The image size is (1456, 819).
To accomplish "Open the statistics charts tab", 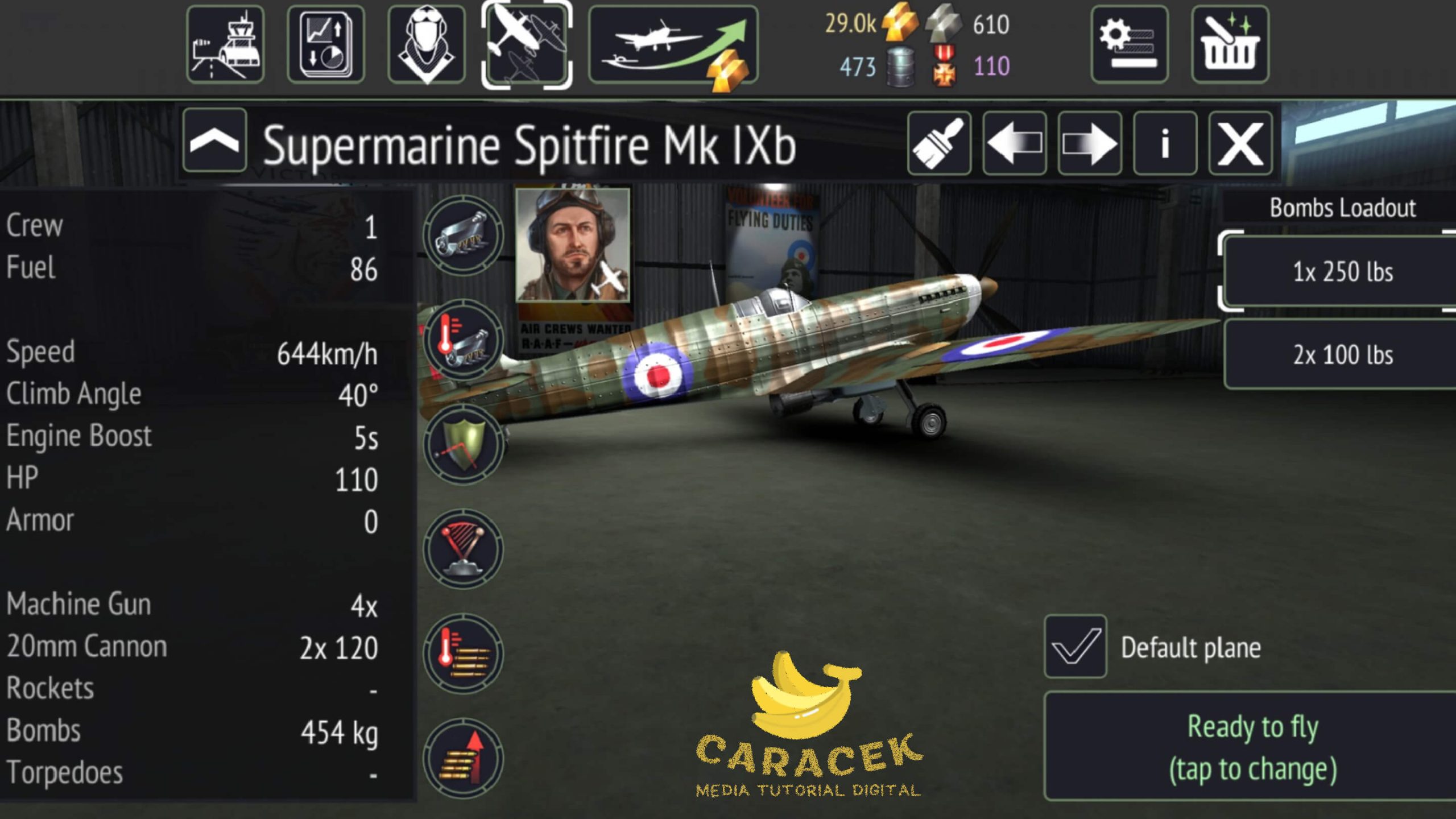I will (x=326, y=44).
